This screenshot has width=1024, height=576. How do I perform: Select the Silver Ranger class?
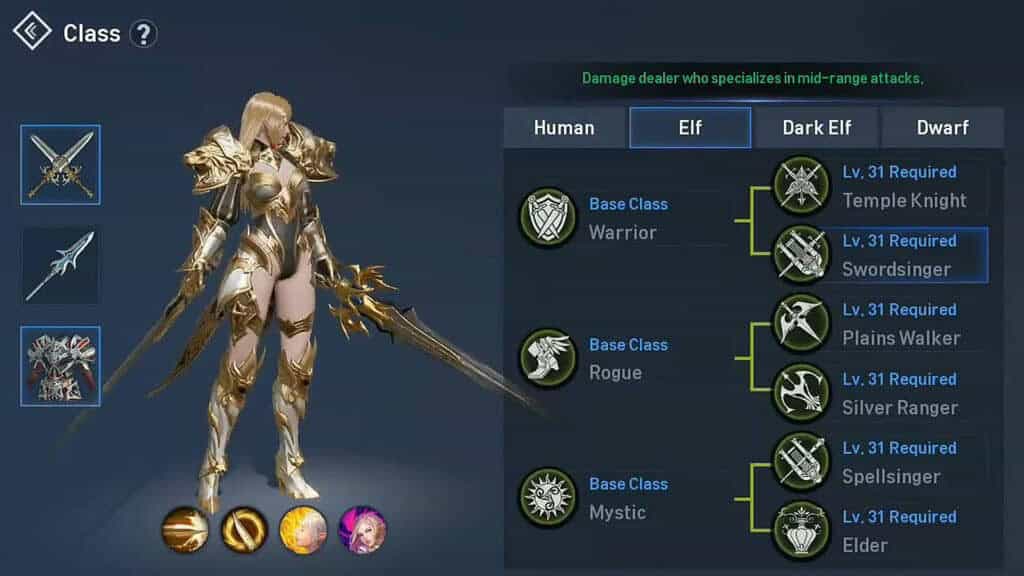pyautogui.click(x=801, y=393)
